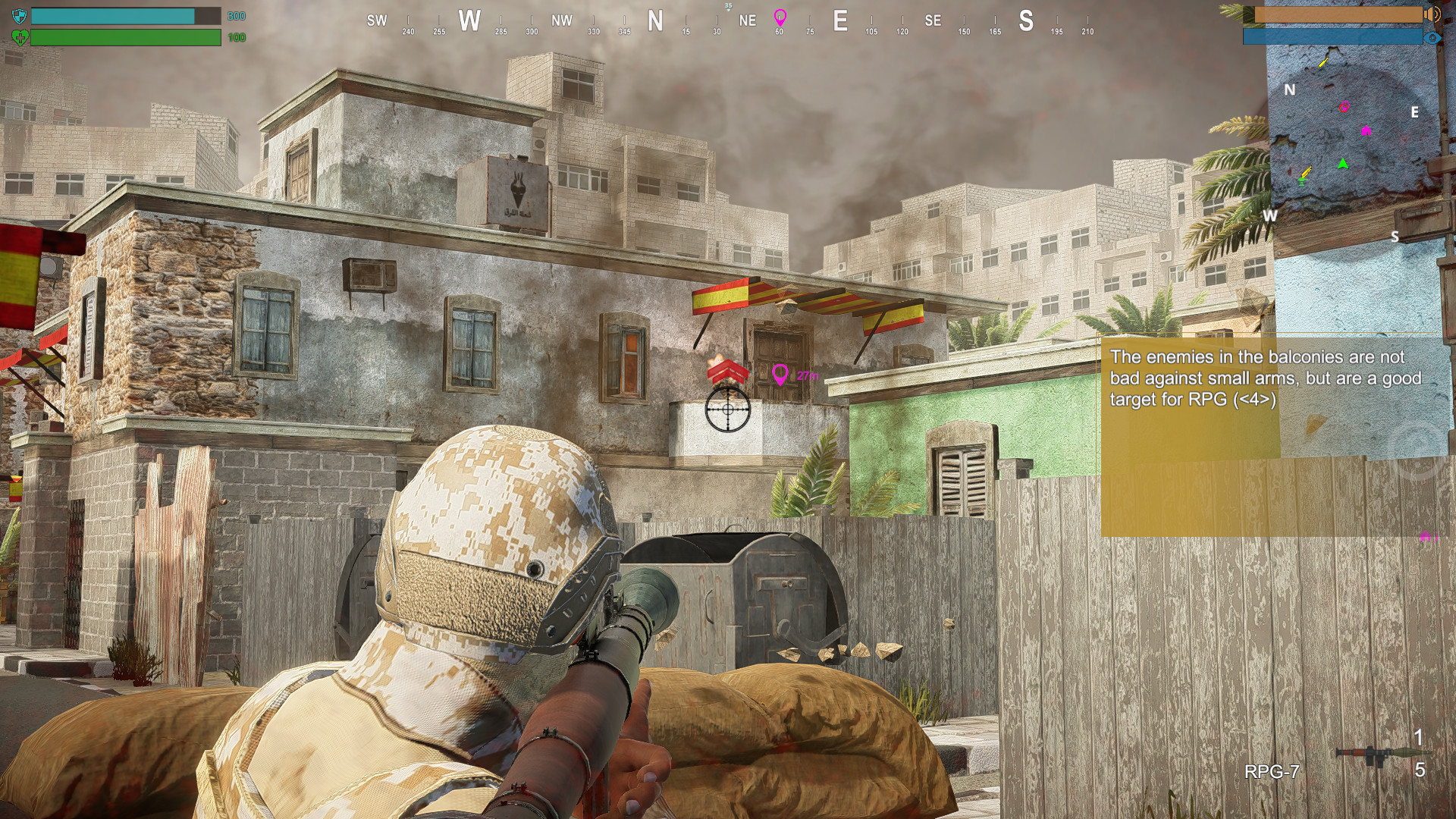Viewport: 1456px width, 819px height.
Task: Select the green player arrow on the minimap
Action: [x=1343, y=163]
